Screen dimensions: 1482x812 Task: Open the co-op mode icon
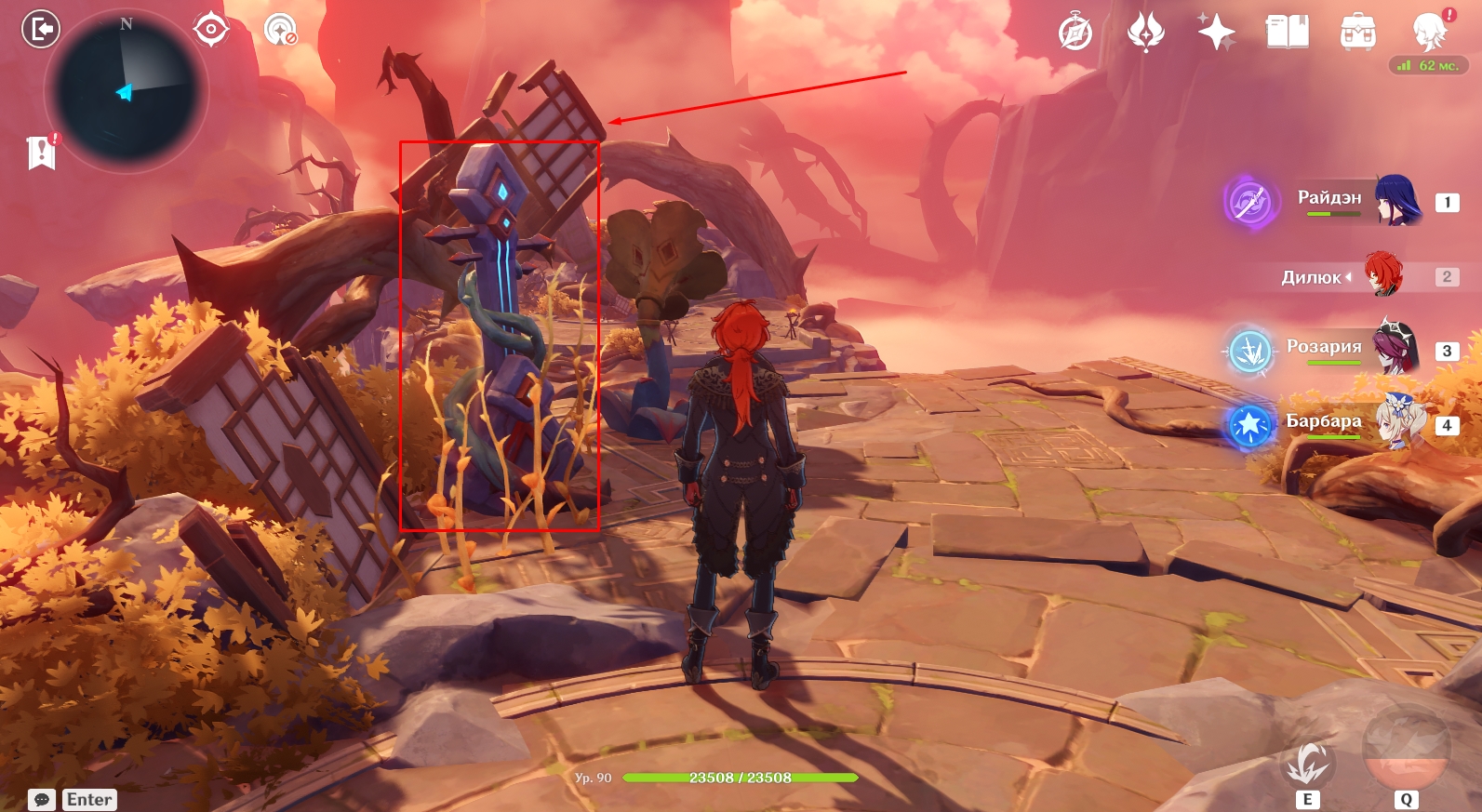point(279,30)
